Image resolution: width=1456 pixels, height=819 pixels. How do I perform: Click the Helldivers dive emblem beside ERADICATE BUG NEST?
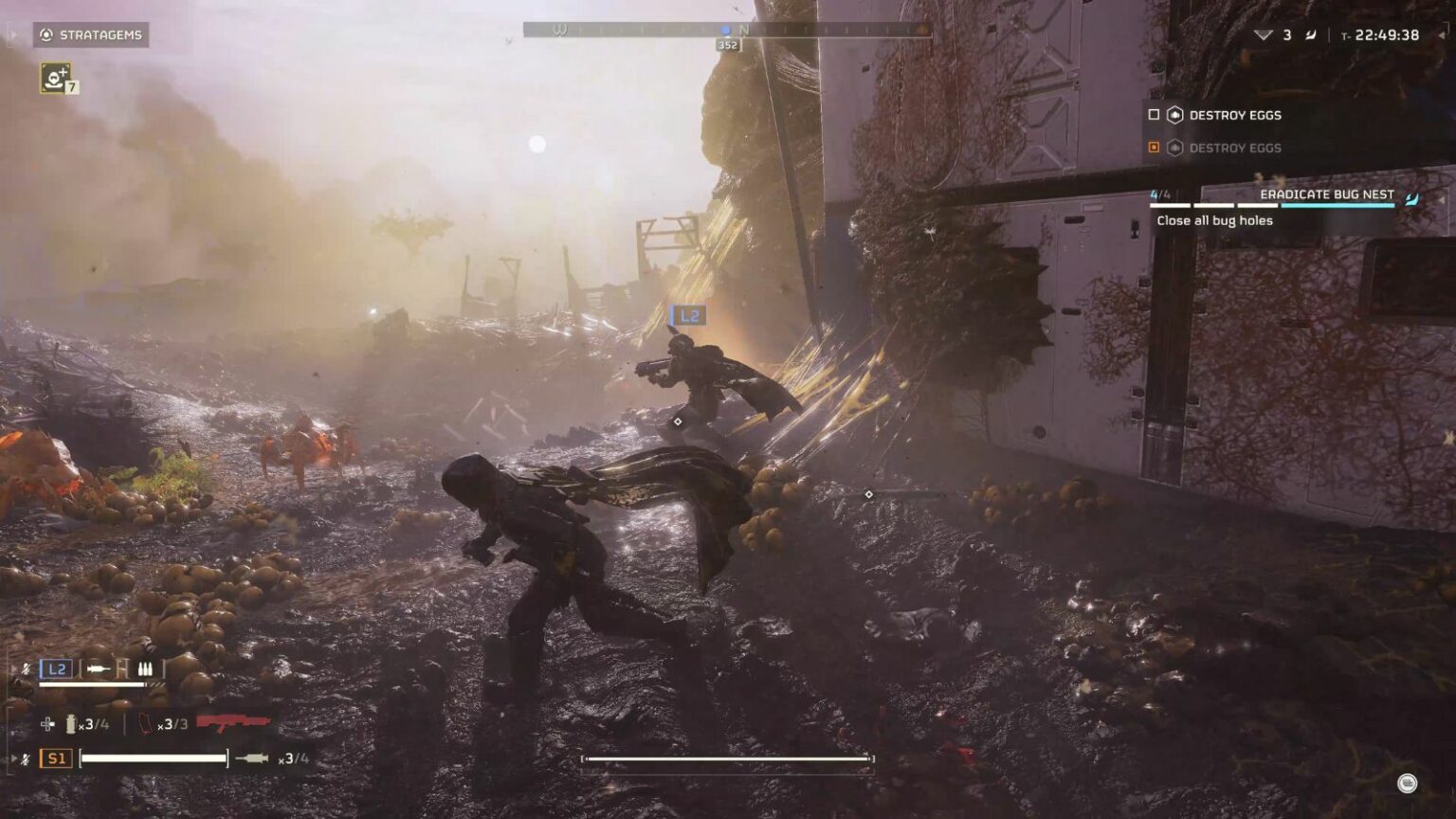[x=1412, y=199]
